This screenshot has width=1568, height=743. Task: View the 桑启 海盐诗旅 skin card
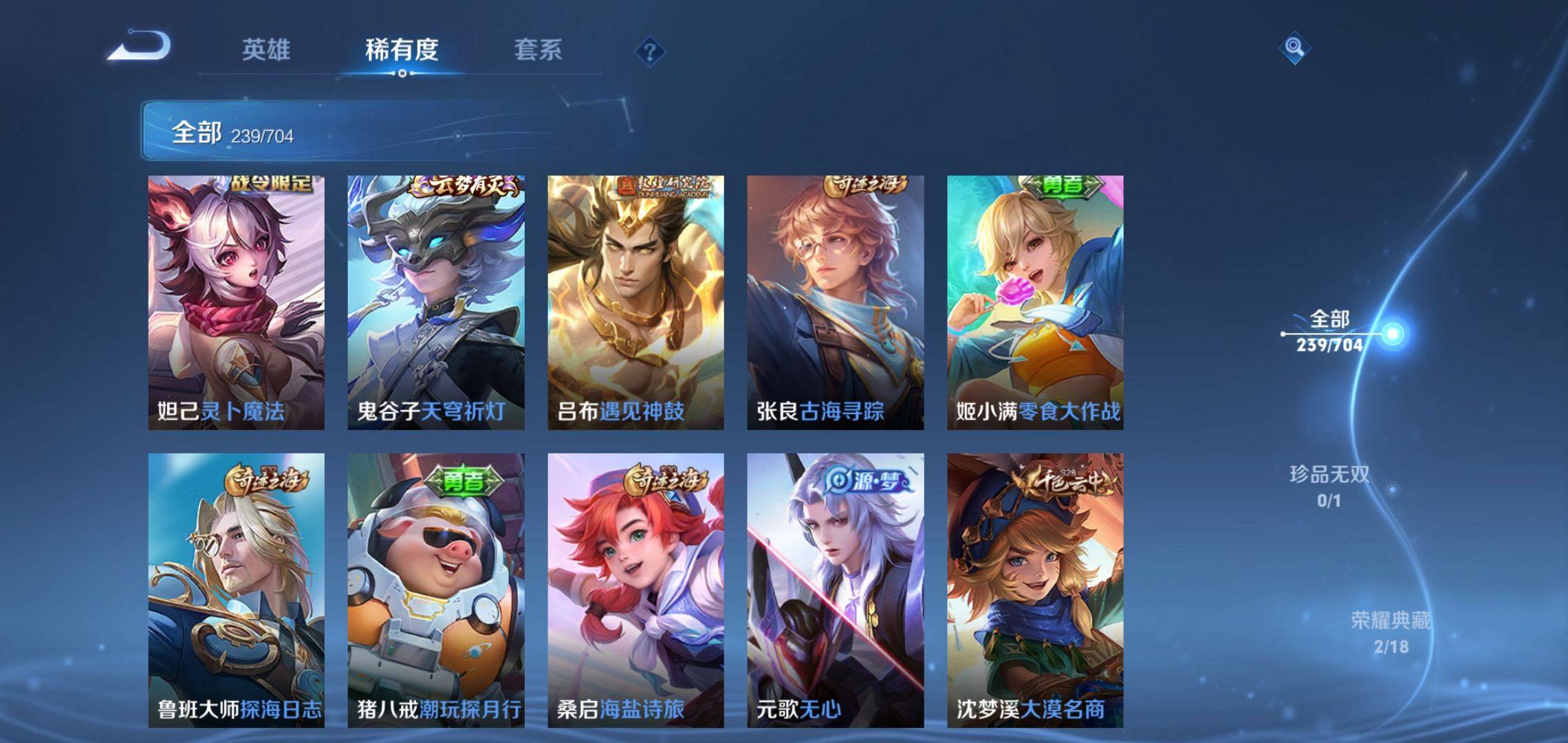point(635,590)
